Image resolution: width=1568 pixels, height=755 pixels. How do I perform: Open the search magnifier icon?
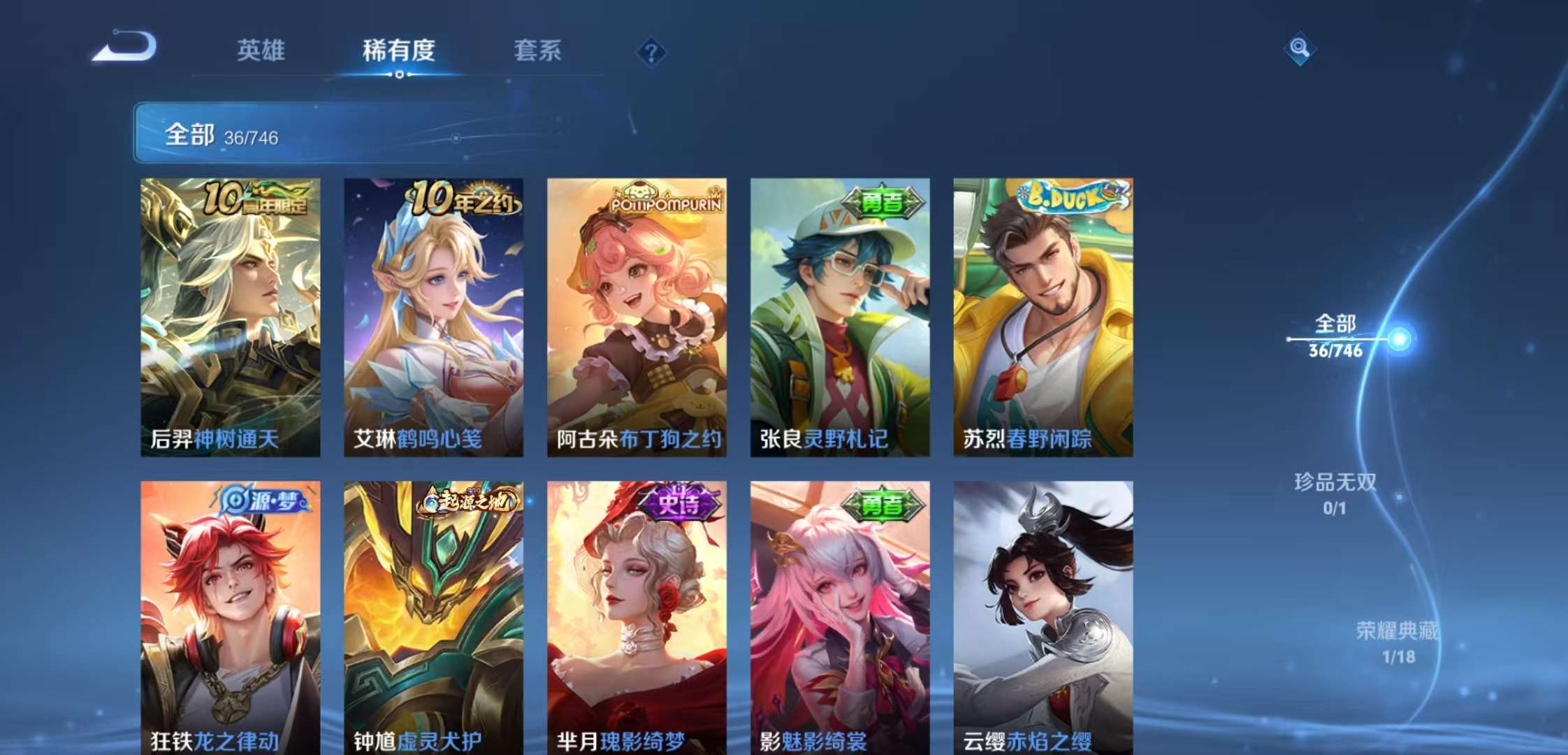(1300, 49)
